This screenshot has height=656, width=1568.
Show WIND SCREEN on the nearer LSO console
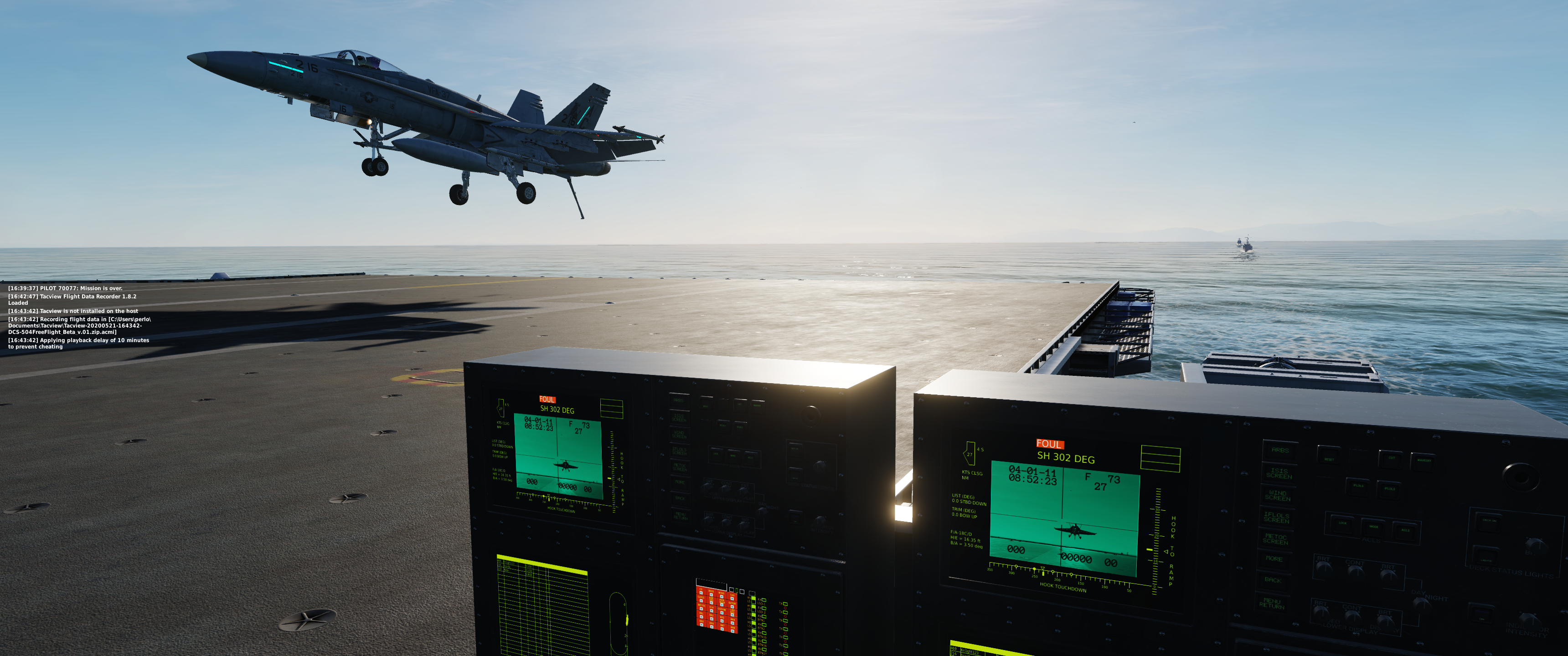click(x=1278, y=495)
